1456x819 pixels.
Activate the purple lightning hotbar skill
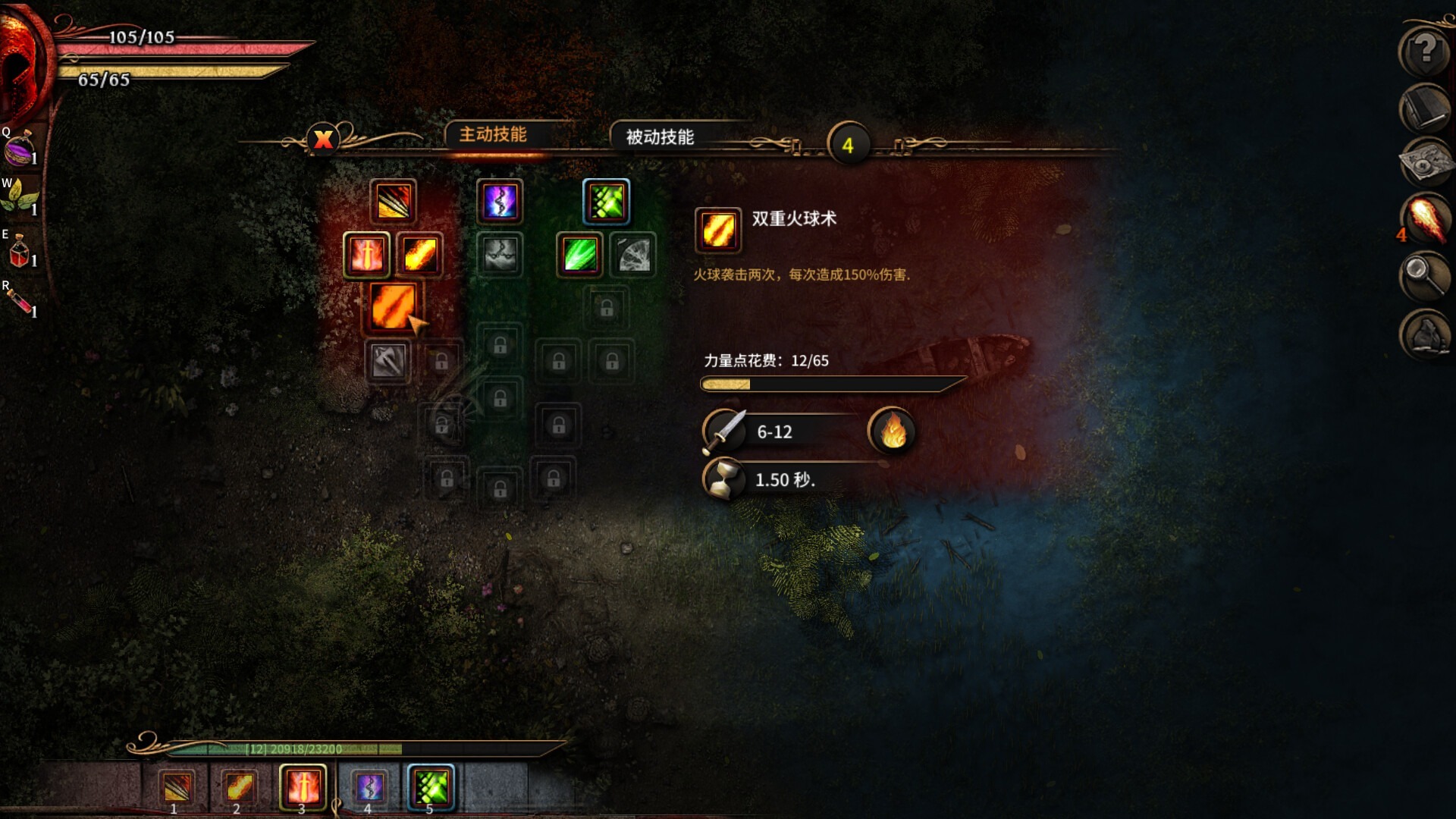(369, 787)
